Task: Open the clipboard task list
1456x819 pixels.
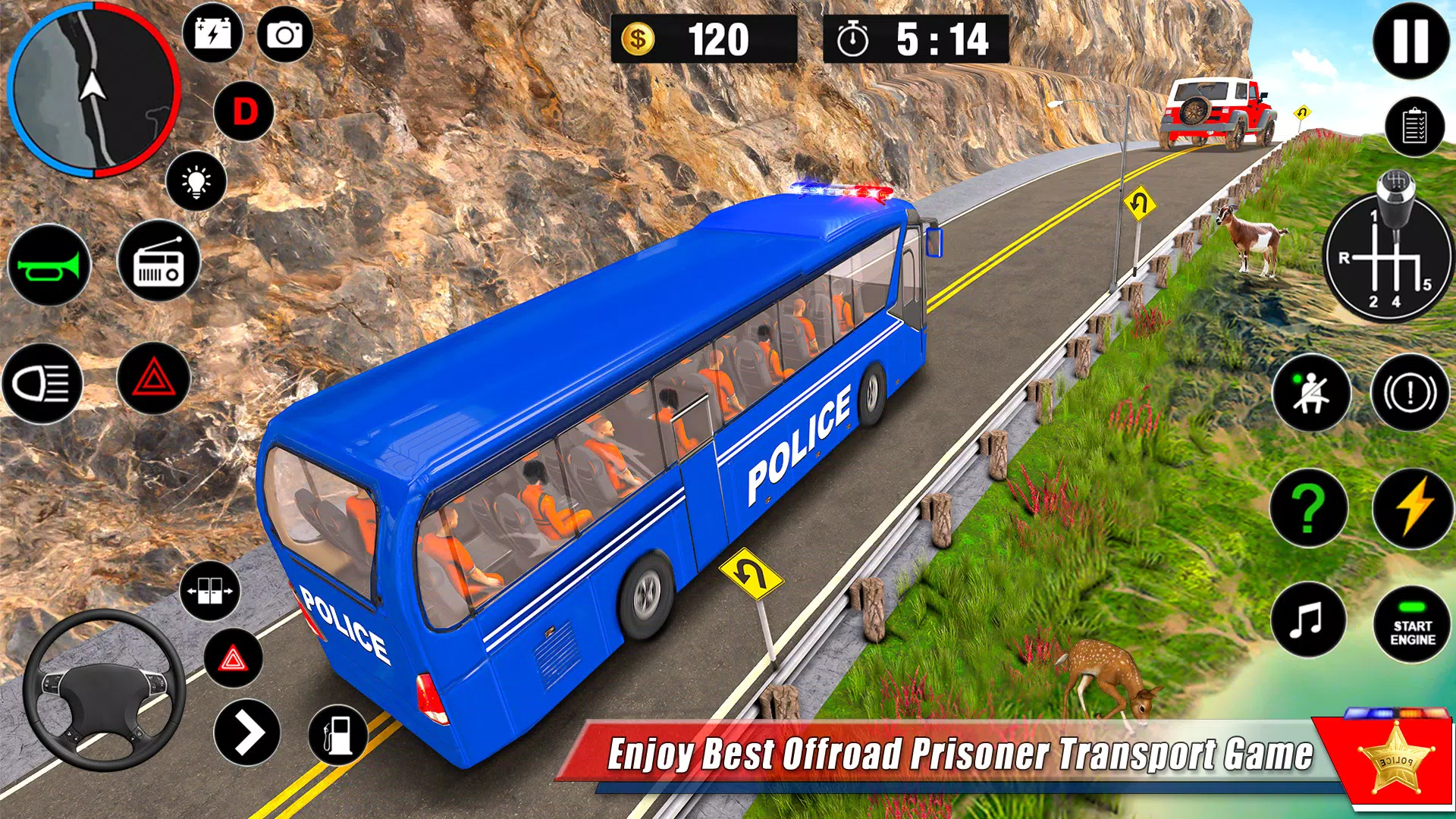Action: 1414,127
